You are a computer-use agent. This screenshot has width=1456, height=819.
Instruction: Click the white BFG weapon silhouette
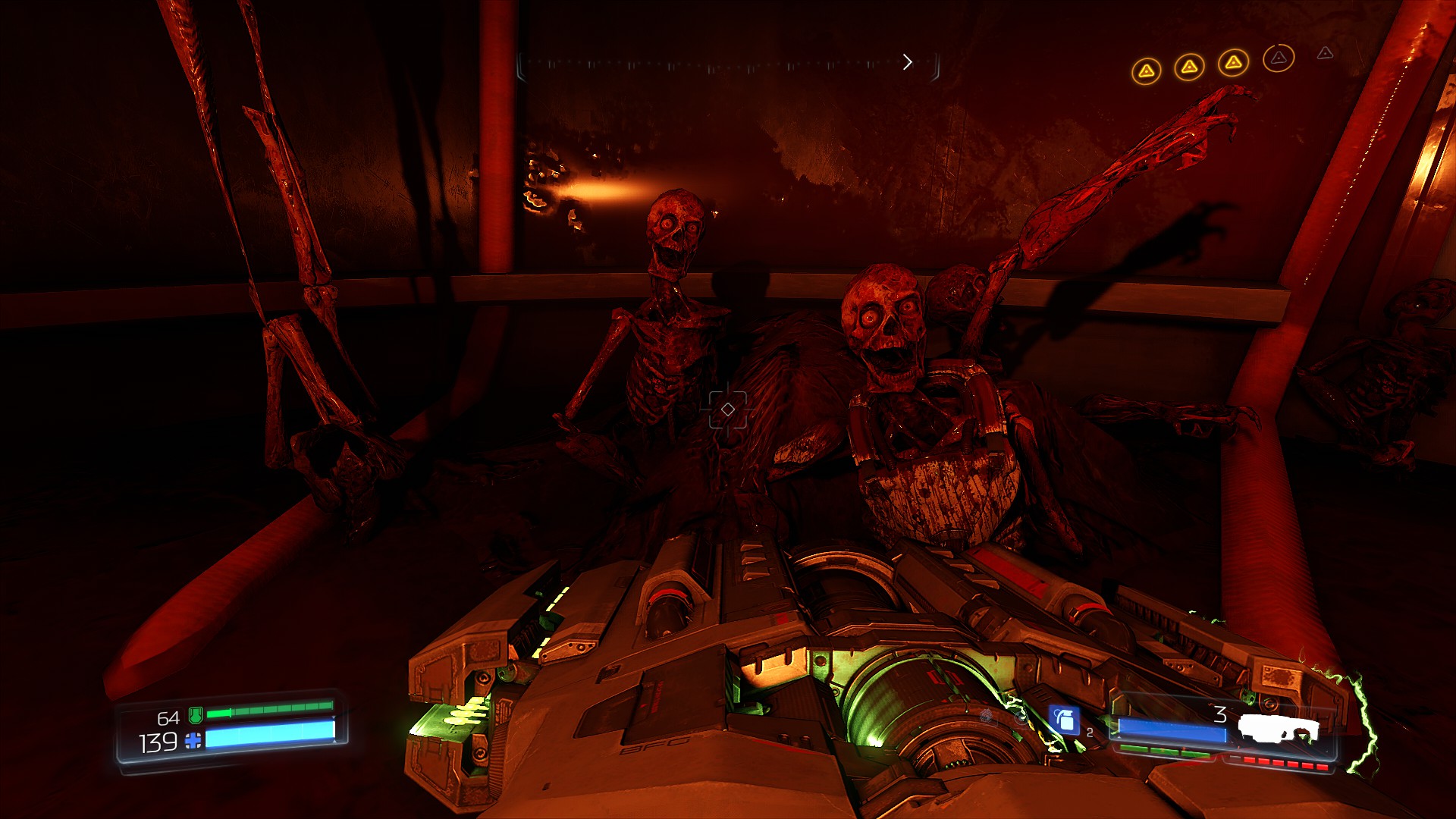pyautogui.click(x=1279, y=729)
